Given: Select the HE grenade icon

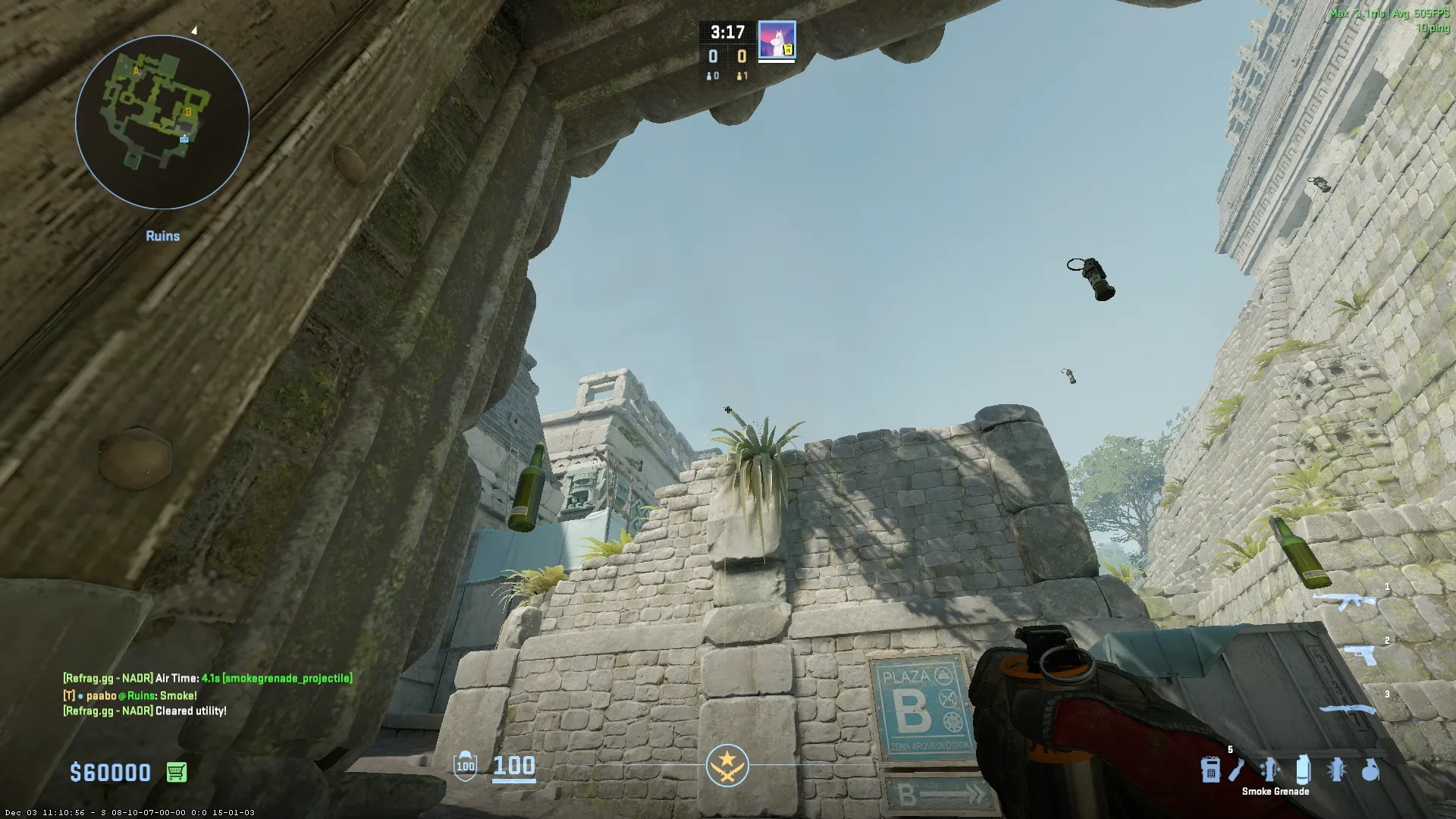Looking at the screenshot, I should click(1370, 770).
